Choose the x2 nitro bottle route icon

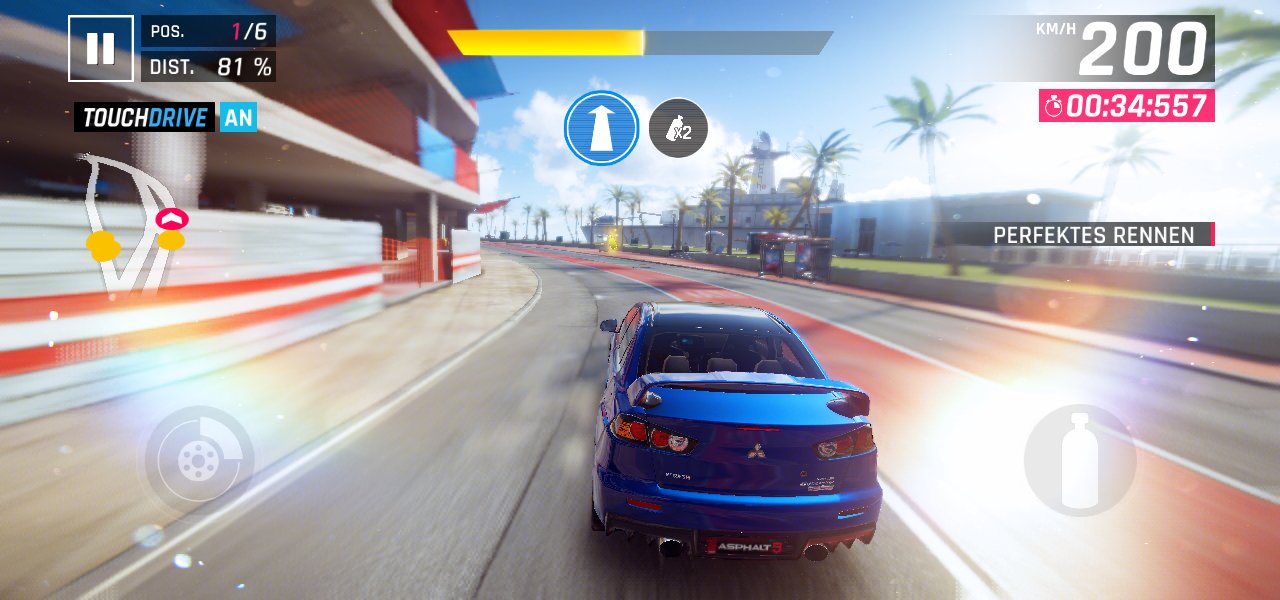(x=678, y=128)
